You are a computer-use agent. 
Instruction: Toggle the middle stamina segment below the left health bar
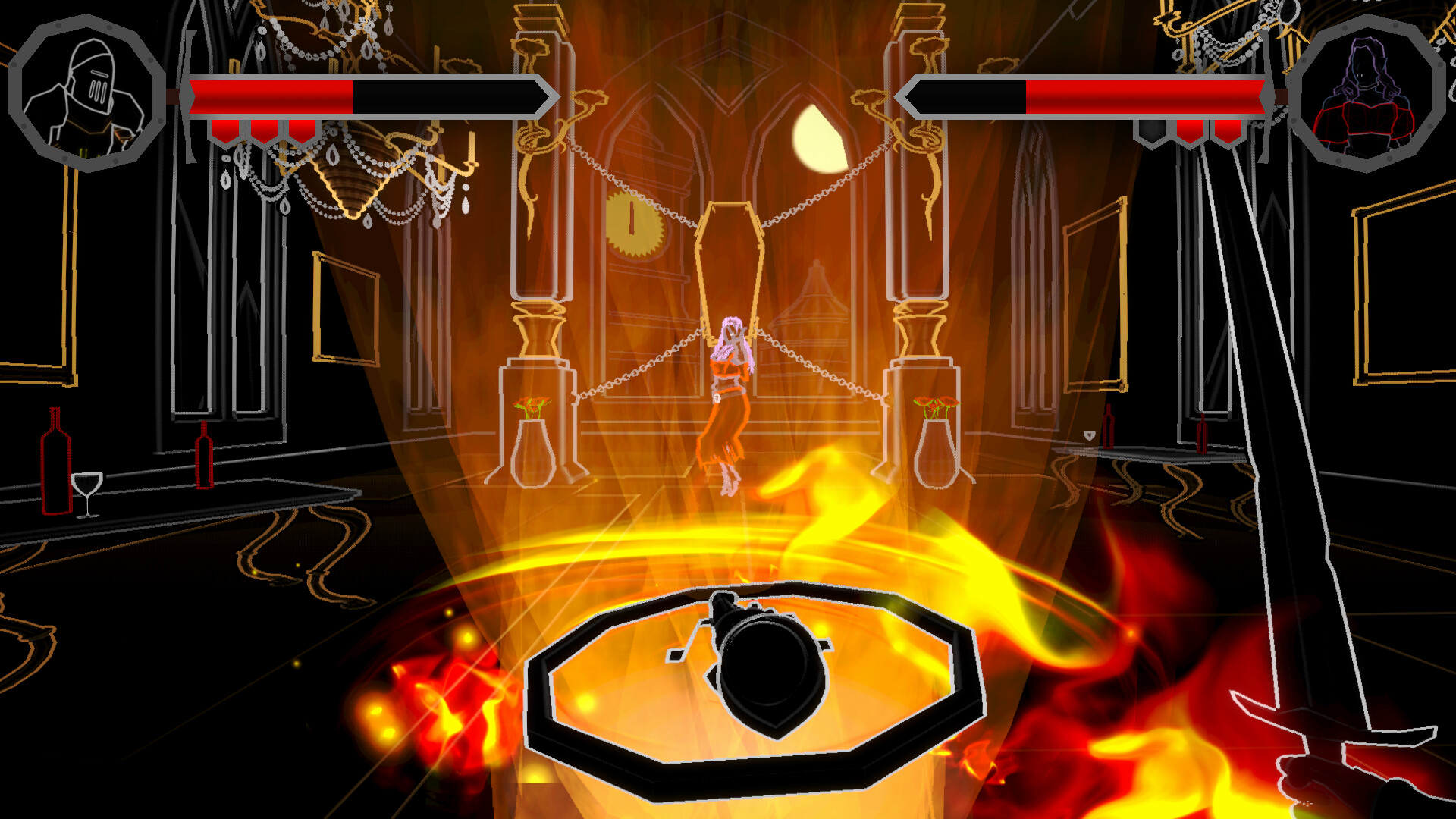[265, 129]
